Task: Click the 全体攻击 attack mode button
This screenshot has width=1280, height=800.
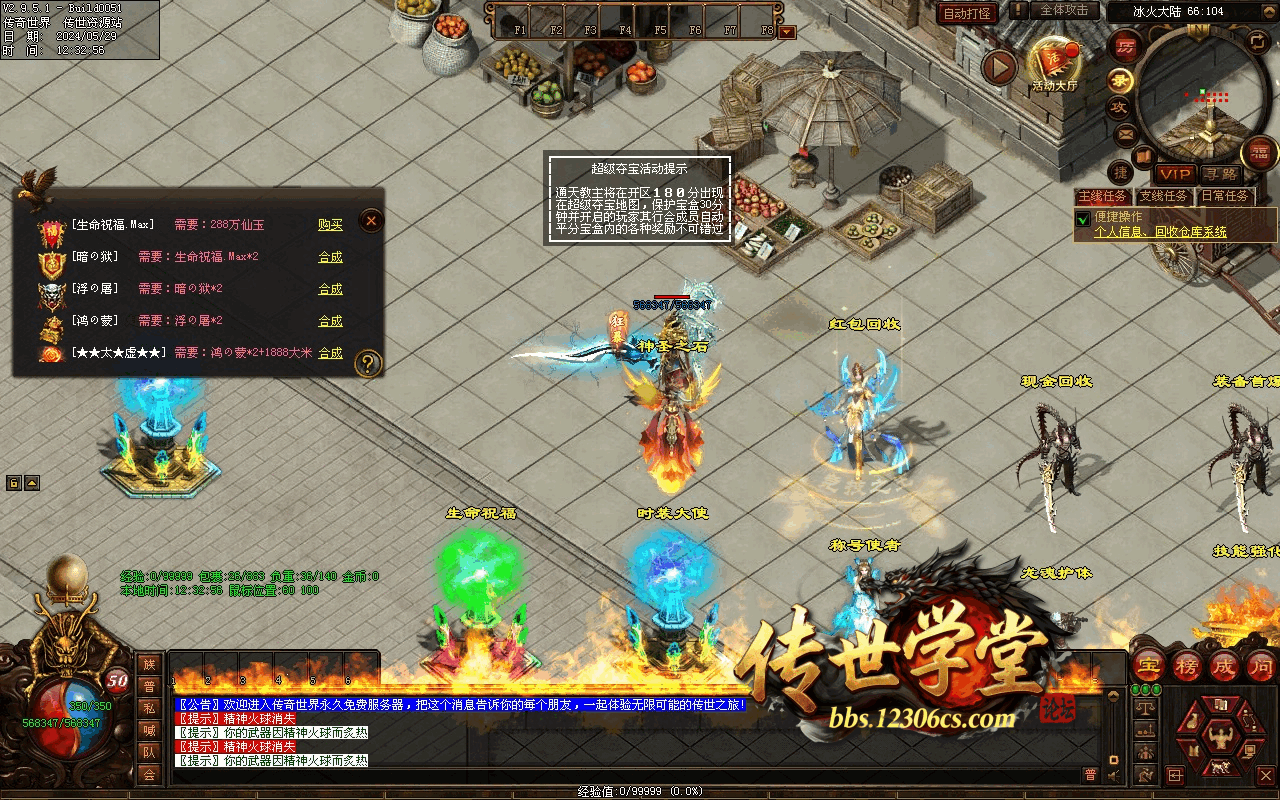Action: (1063, 10)
